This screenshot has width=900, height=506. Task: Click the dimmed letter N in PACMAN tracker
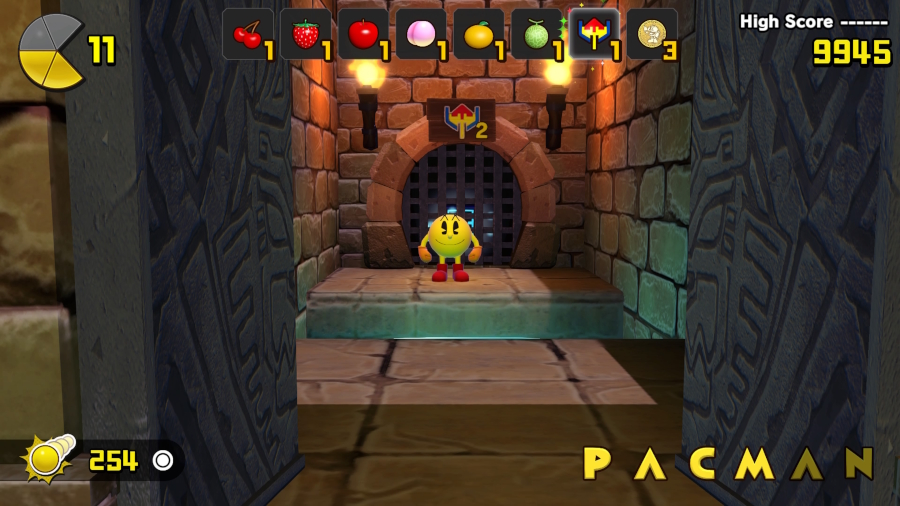pos(858,463)
